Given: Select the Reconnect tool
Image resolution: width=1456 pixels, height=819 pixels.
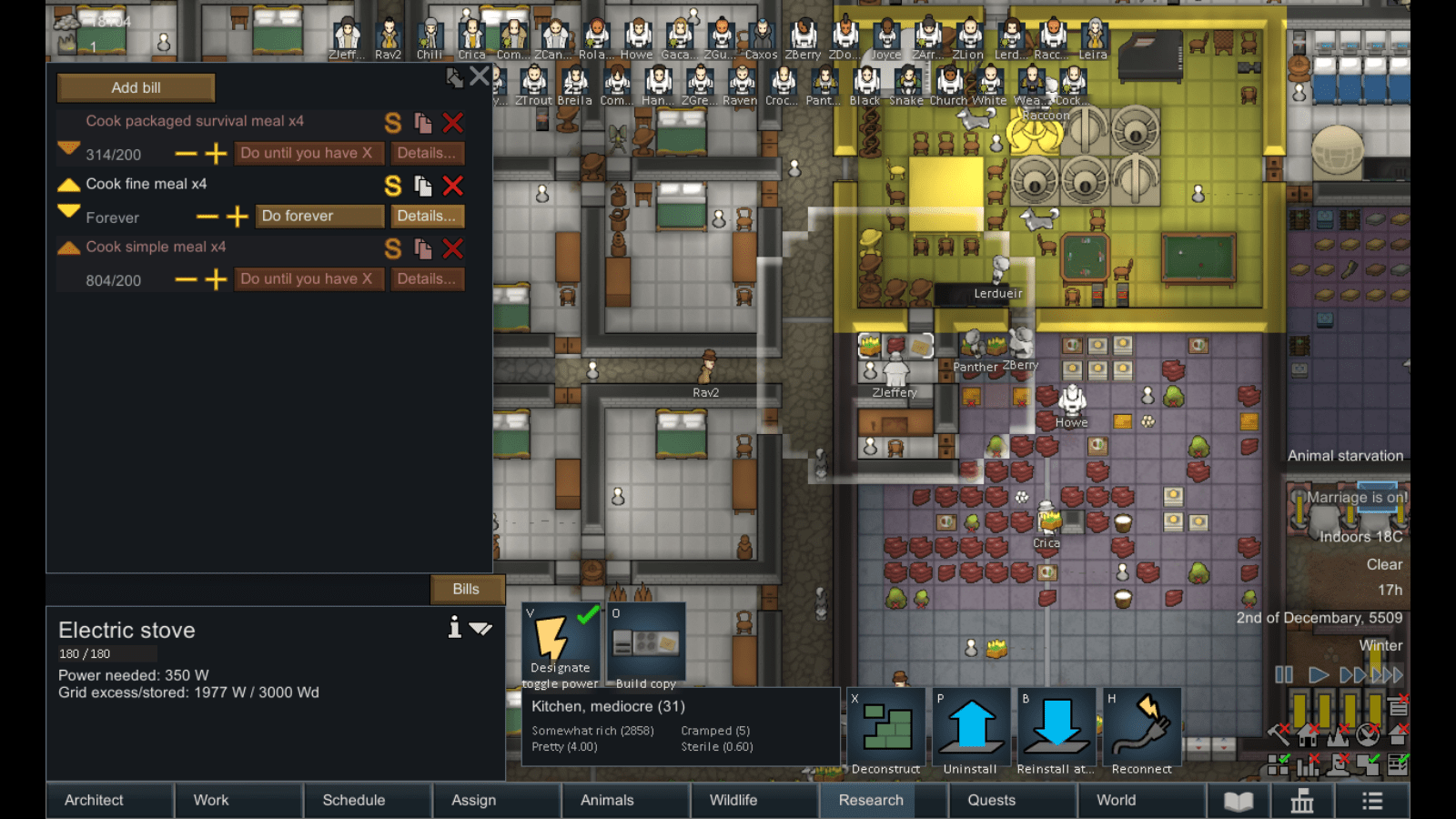Looking at the screenshot, I should tap(1141, 728).
